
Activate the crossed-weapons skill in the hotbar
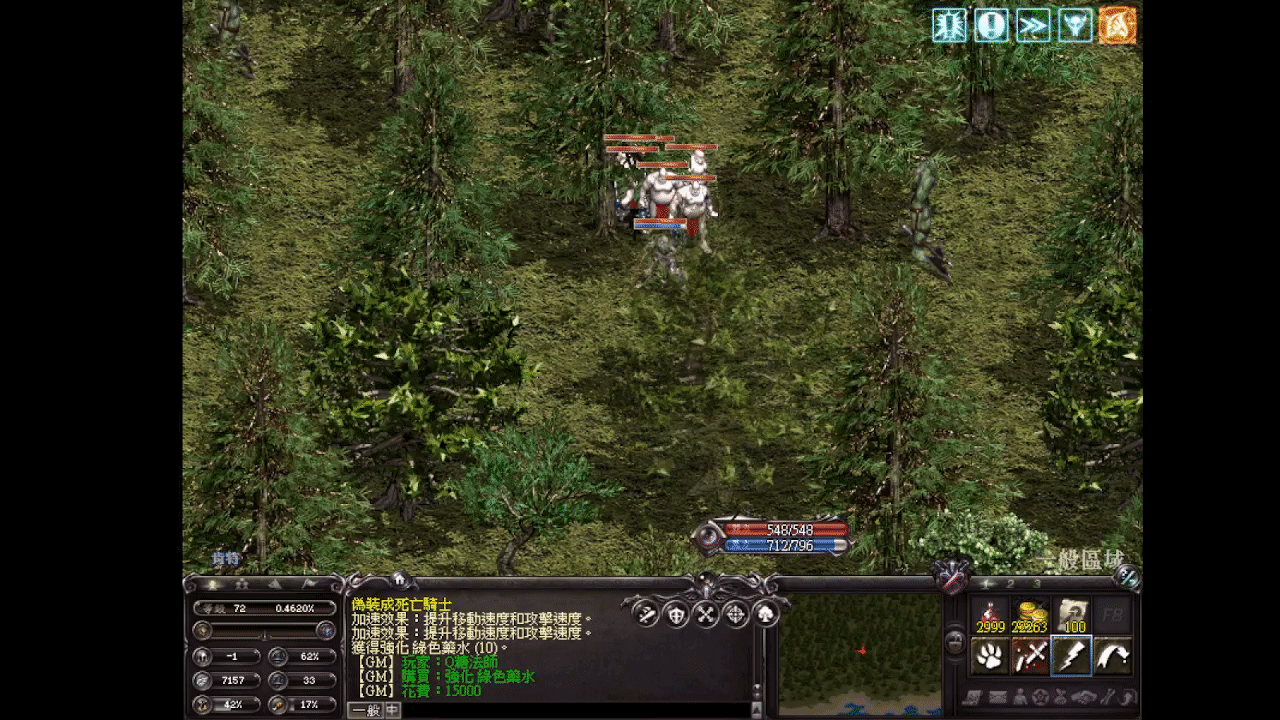[x=1032, y=656]
